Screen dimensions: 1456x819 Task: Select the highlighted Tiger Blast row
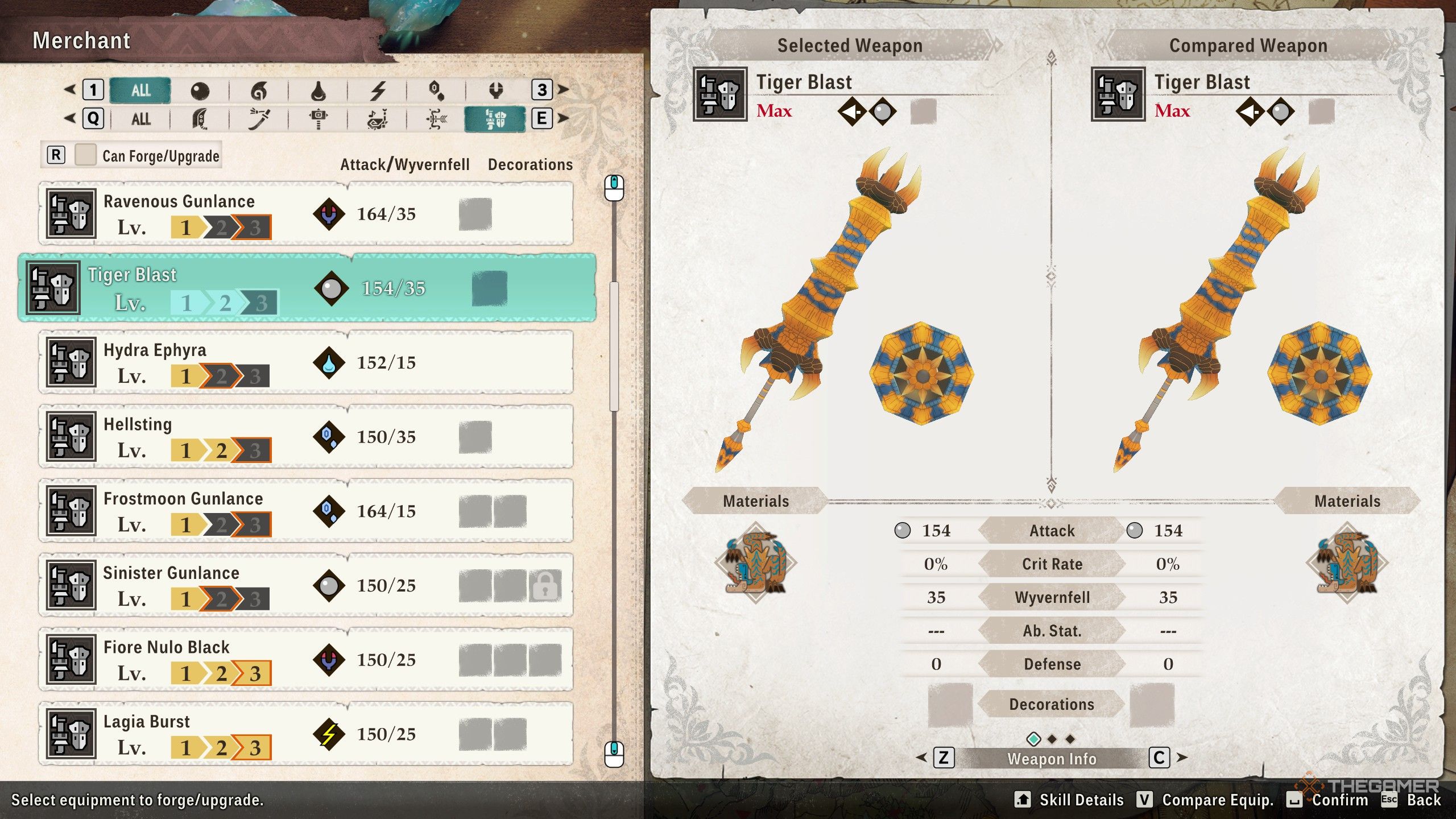coord(307,288)
